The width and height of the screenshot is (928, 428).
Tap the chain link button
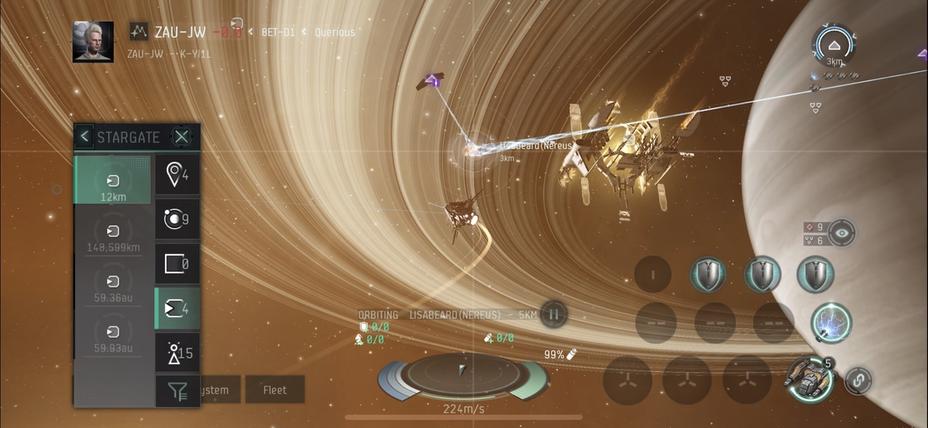[x=858, y=380]
